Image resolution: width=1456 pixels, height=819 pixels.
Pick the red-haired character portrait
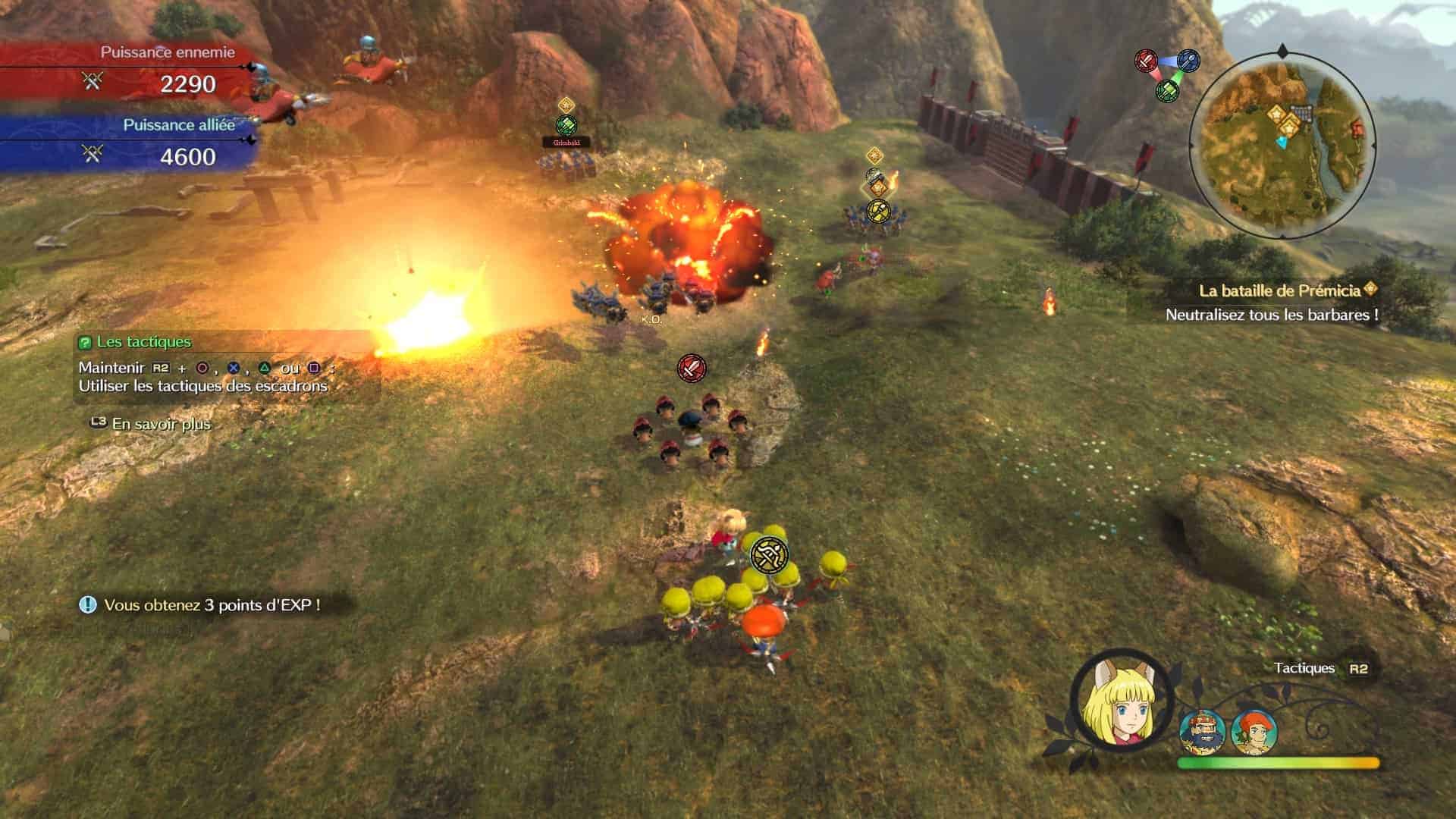click(1254, 733)
